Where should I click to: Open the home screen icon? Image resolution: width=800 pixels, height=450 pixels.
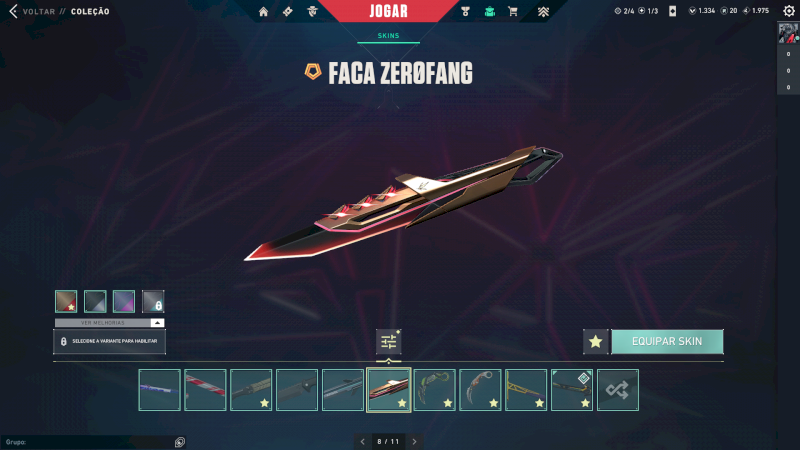point(263,12)
